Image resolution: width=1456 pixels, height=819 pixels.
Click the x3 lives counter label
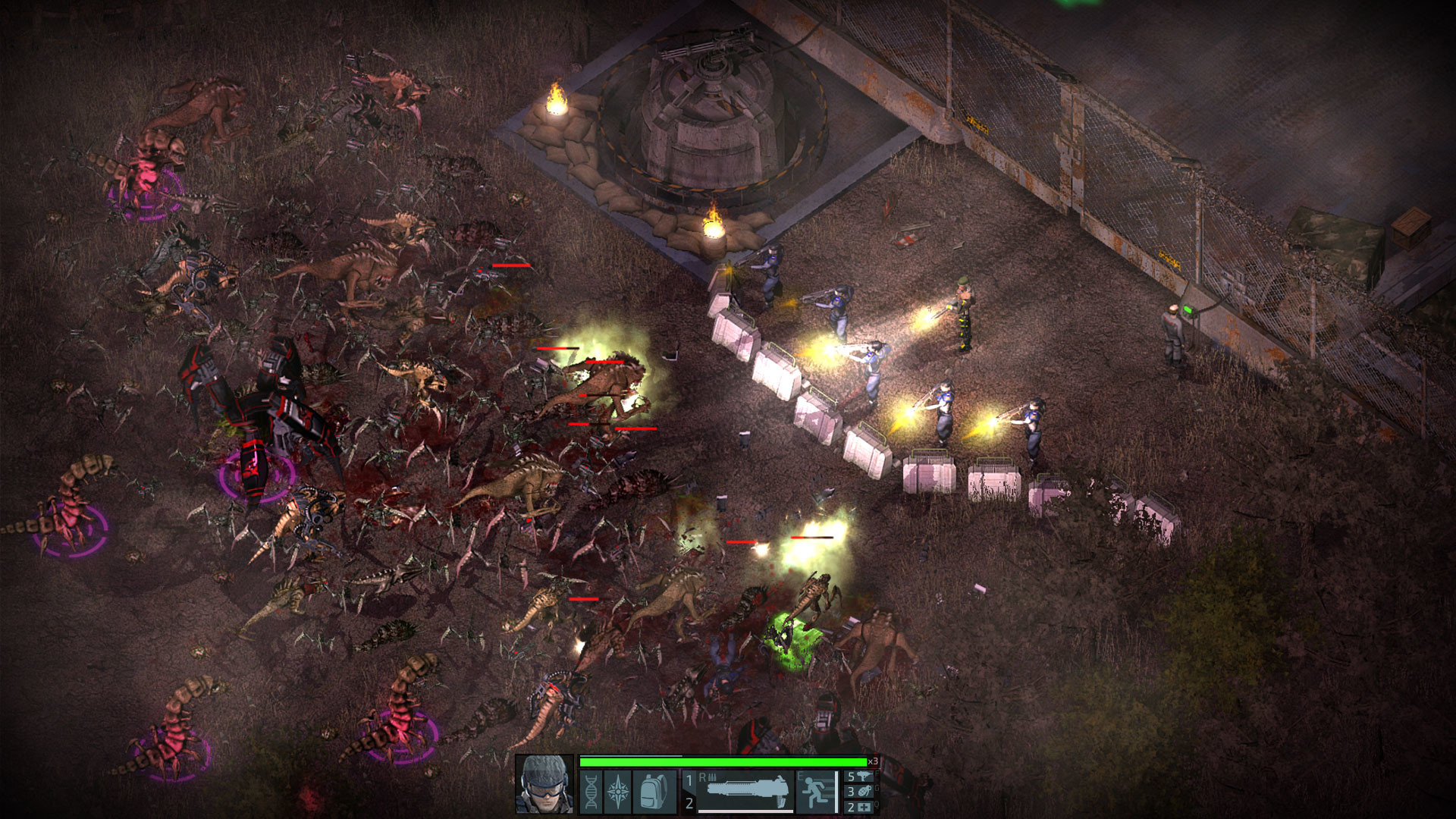(871, 761)
